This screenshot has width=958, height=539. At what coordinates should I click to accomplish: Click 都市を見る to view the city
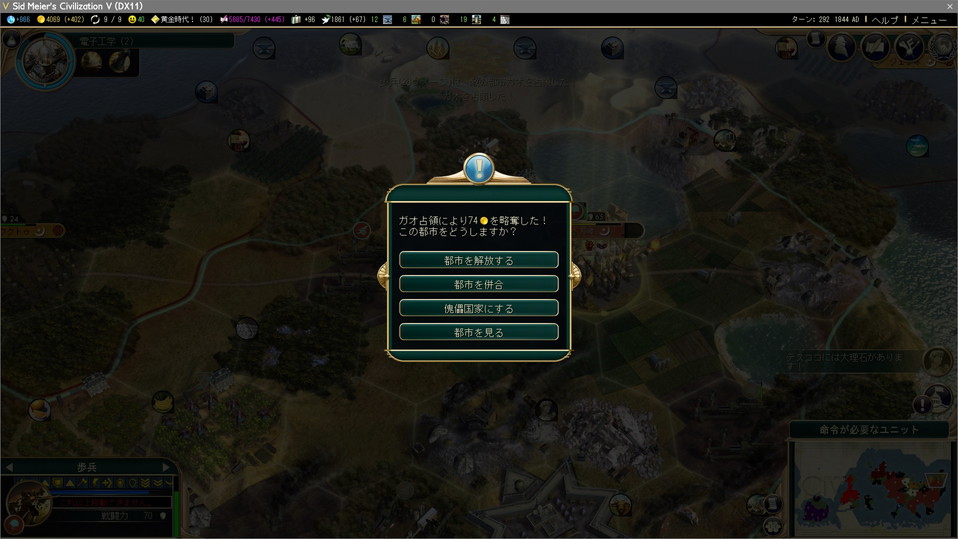tap(478, 332)
